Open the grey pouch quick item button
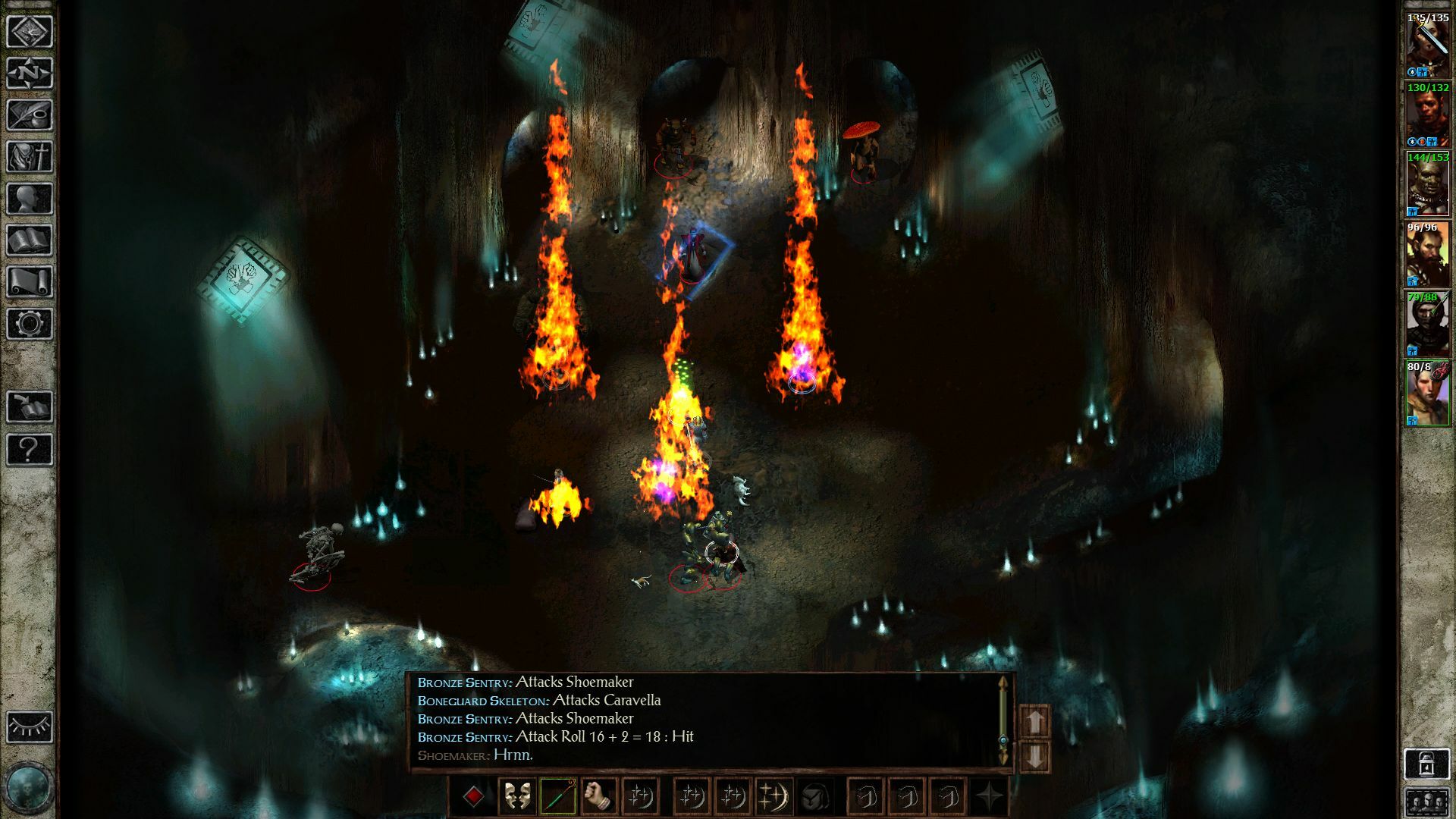Image resolution: width=1456 pixels, height=819 pixels. 815,797
